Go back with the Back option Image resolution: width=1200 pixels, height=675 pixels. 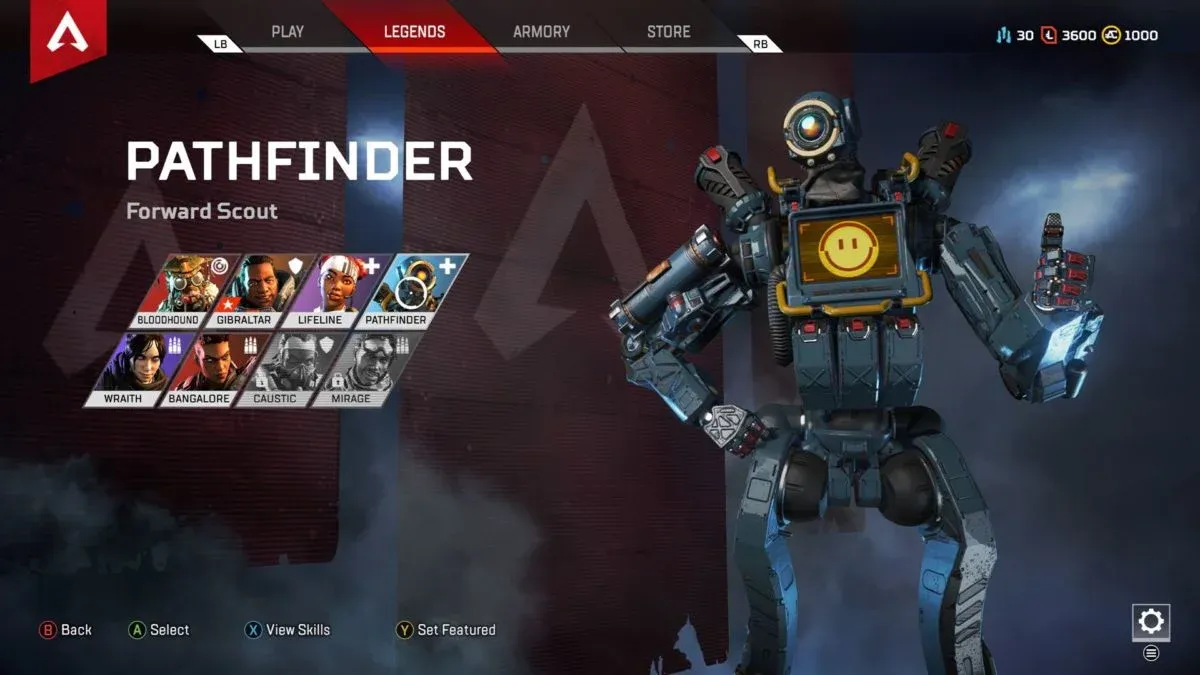coord(66,630)
